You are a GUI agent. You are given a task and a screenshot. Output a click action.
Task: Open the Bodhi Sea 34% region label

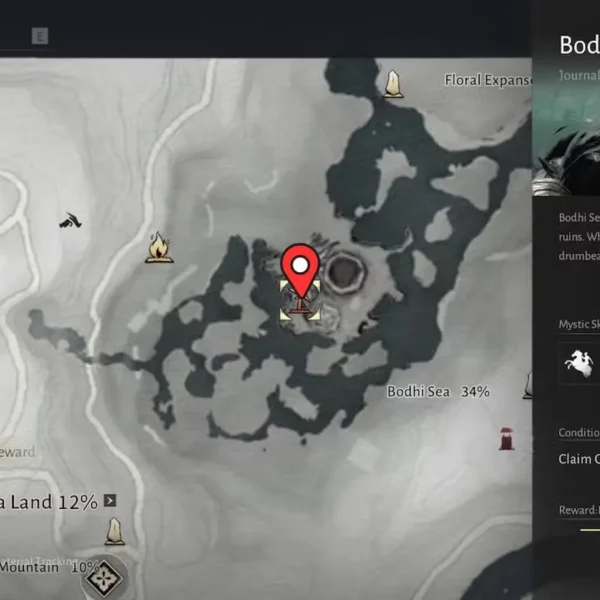click(438, 391)
